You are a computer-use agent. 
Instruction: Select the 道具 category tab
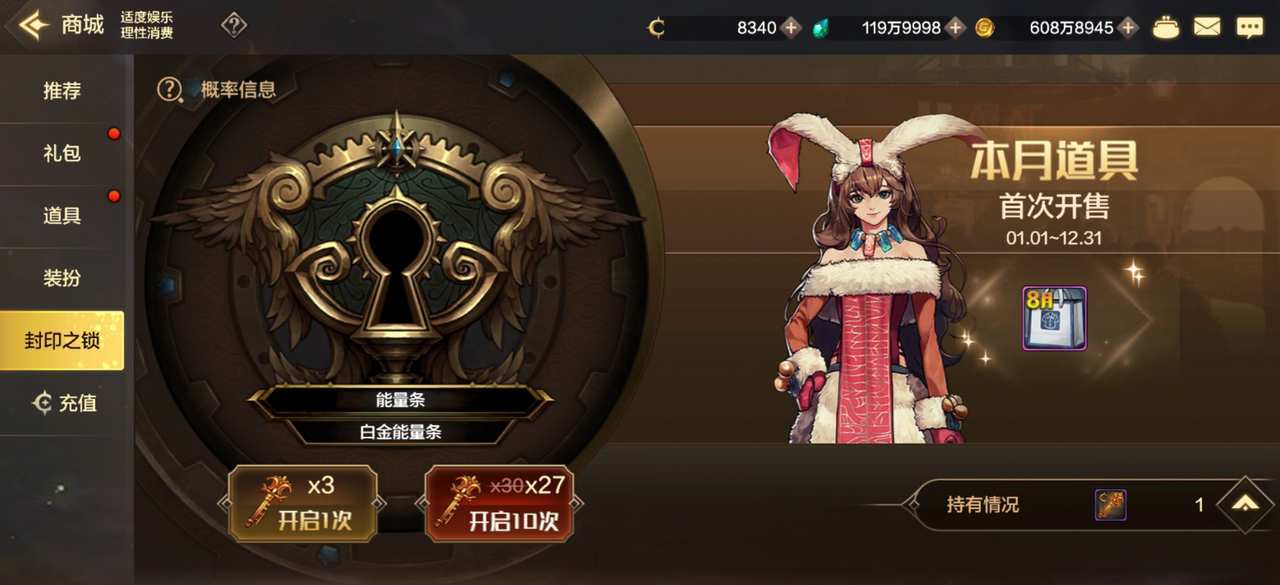[62, 215]
